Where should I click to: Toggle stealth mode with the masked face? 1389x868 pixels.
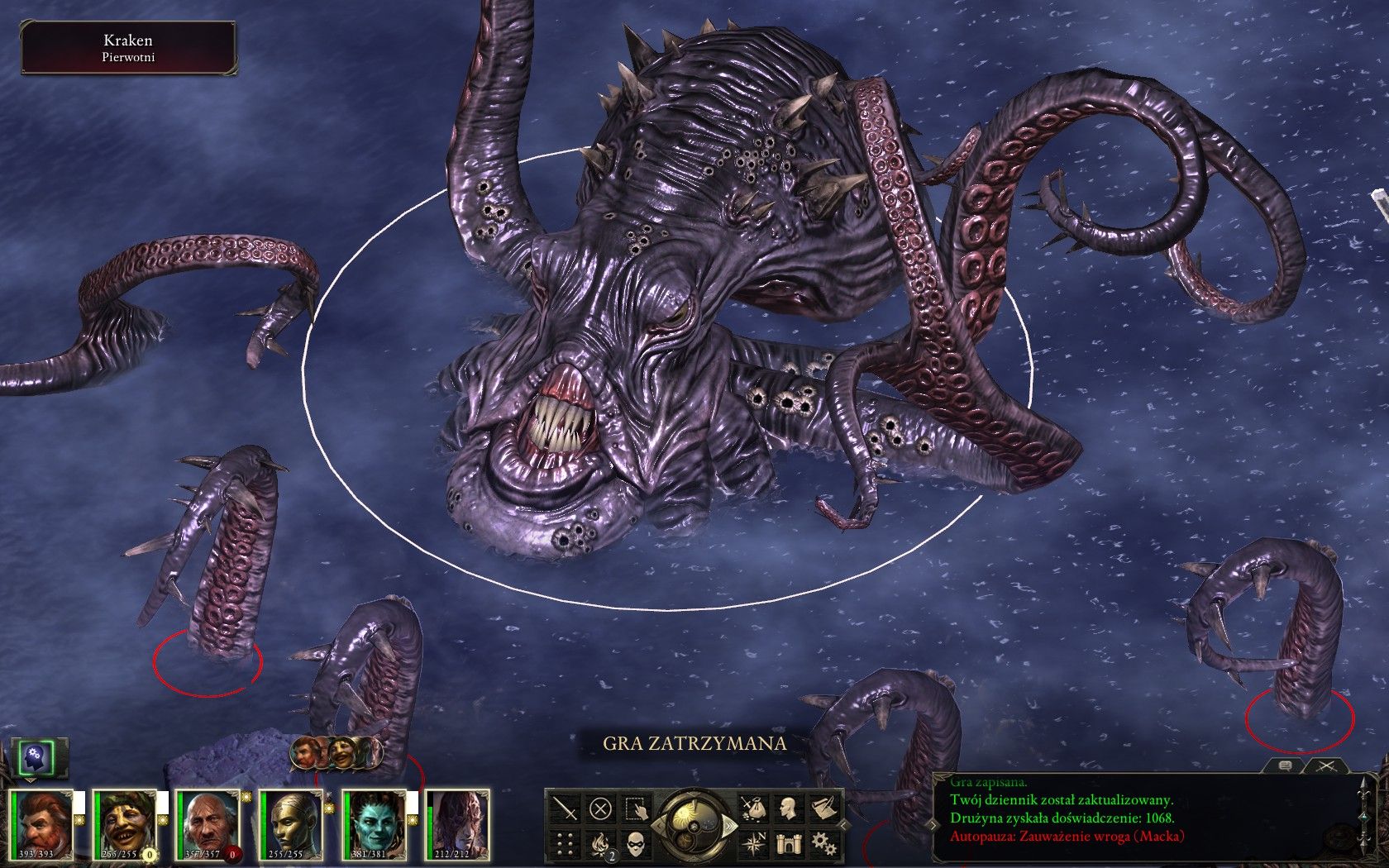[x=635, y=843]
